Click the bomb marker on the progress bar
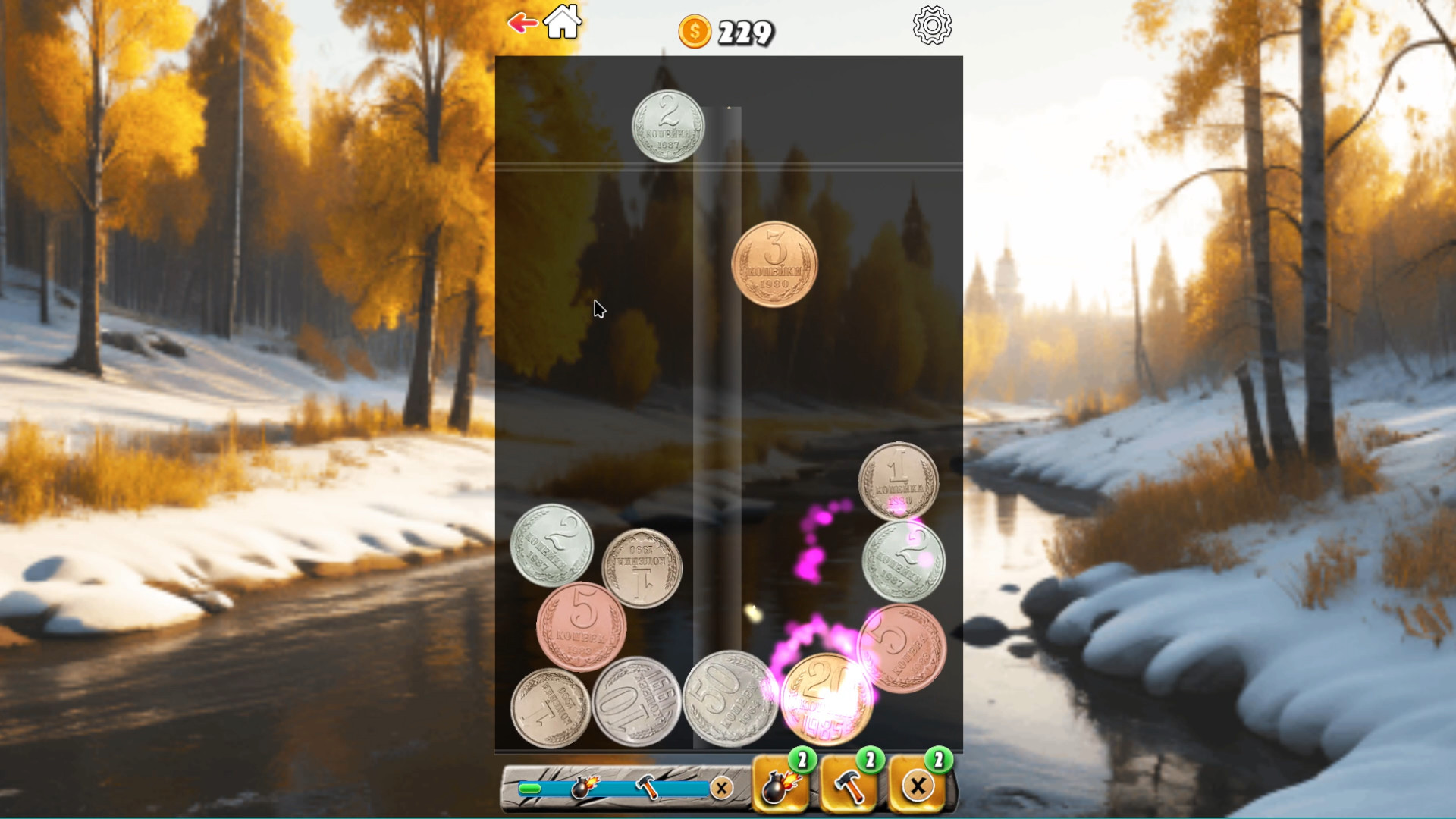The width and height of the screenshot is (1456, 819). click(581, 786)
